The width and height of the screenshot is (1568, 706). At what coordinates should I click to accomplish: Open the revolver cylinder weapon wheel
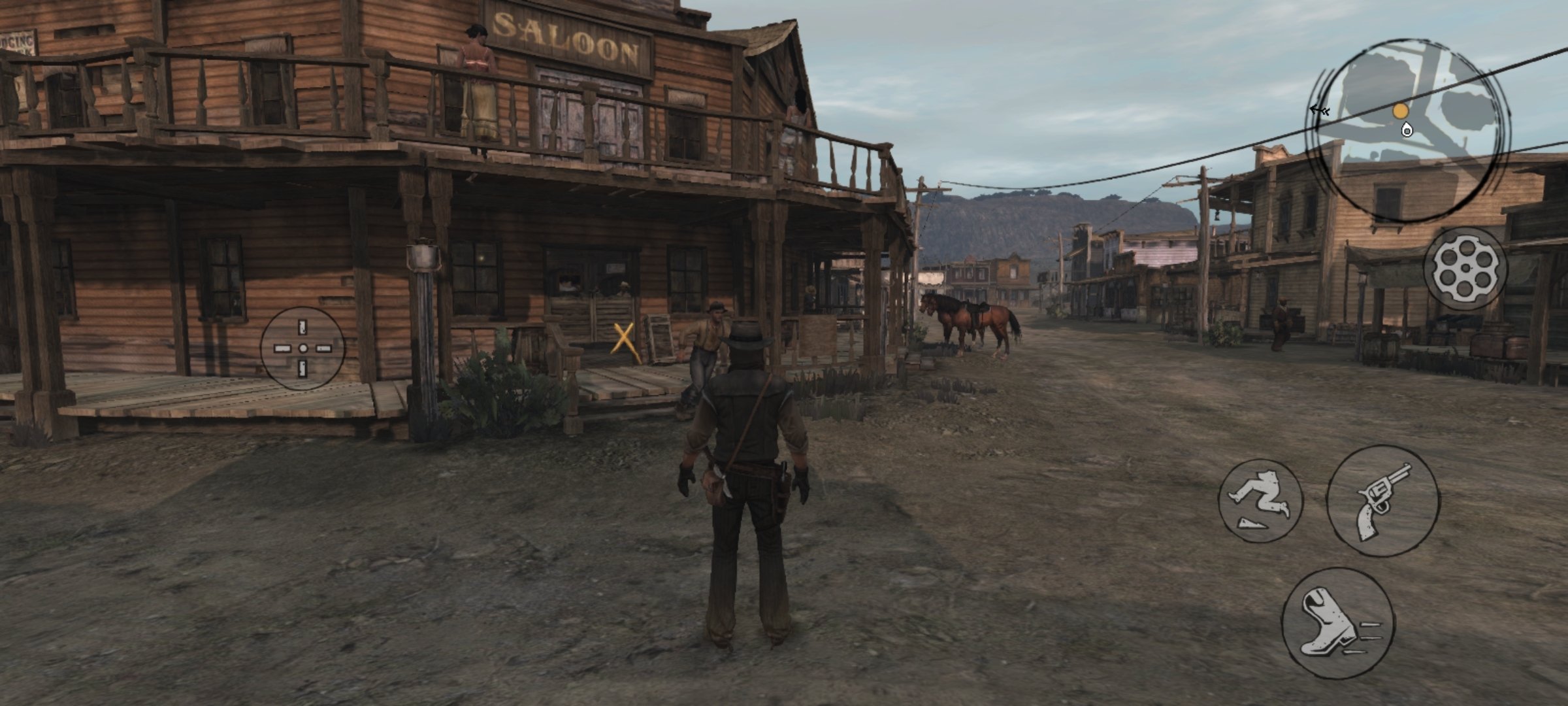tap(1465, 269)
